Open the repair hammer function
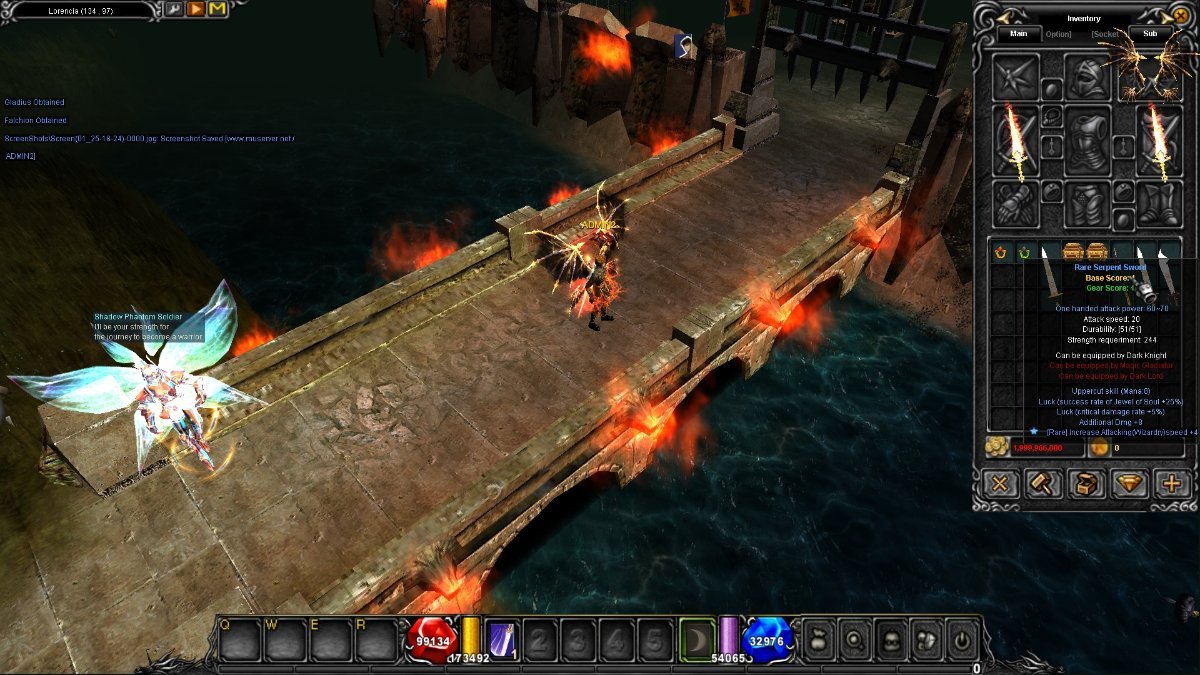The width and height of the screenshot is (1200, 675). pyautogui.click(x=1042, y=484)
